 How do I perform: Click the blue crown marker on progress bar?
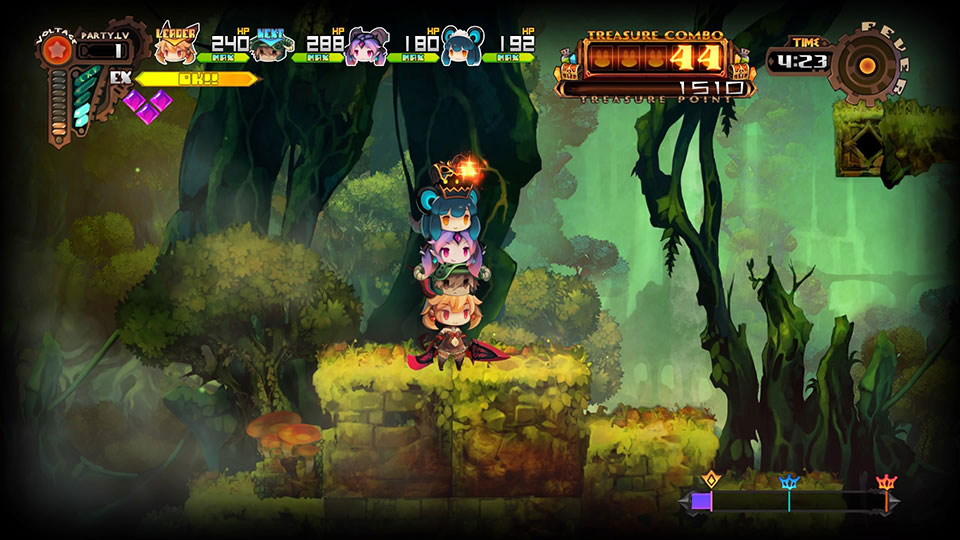tap(789, 484)
